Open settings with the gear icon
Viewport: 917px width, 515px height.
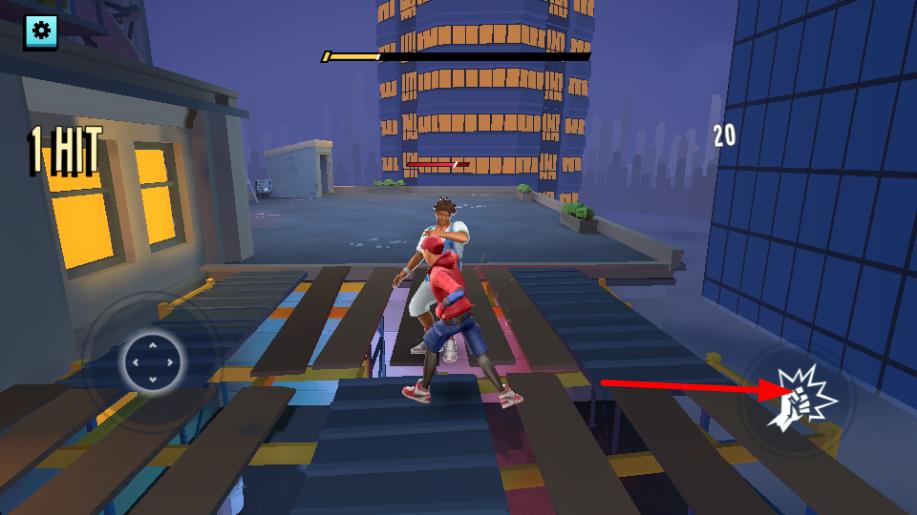[x=41, y=30]
